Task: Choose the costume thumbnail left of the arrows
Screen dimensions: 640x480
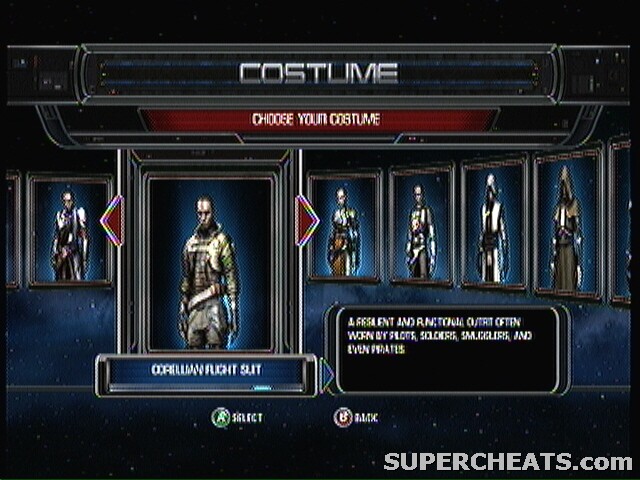Action: click(69, 231)
